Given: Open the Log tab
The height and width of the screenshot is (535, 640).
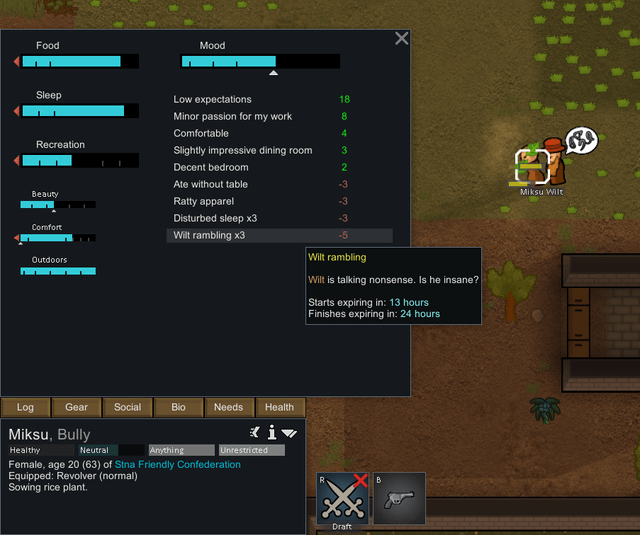Looking at the screenshot, I should (25, 407).
